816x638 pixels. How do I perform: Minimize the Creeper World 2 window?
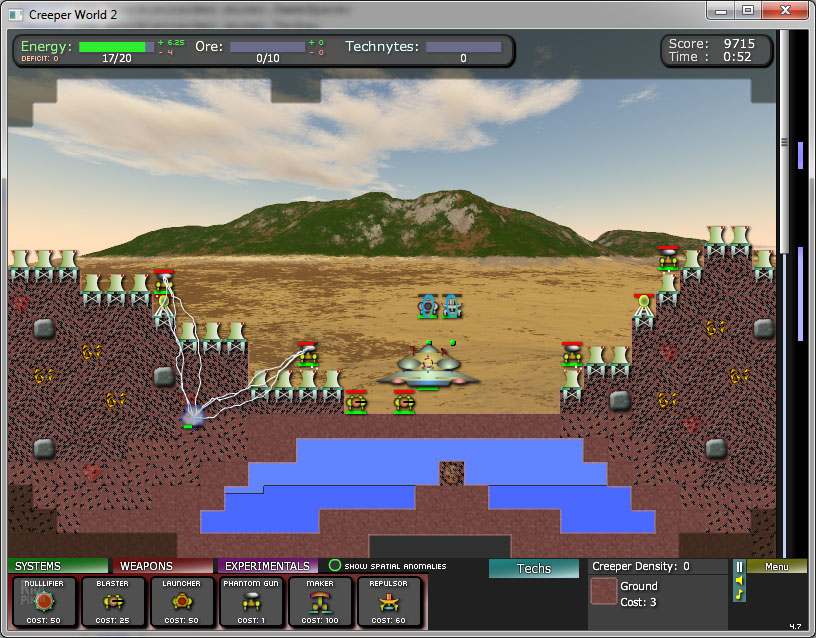pos(722,10)
